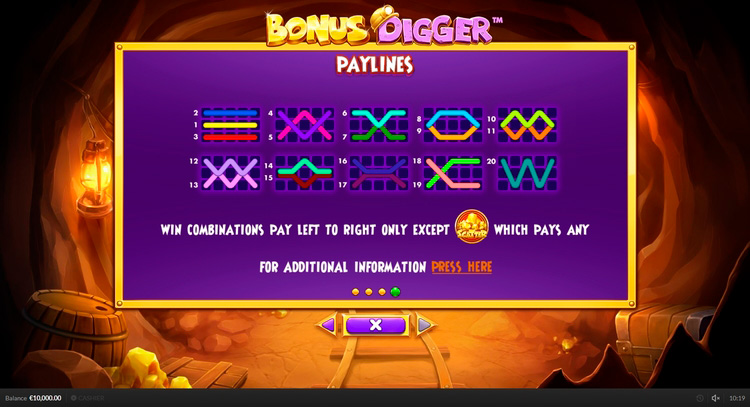Select the green page indicator dot
This screenshot has width=750, height=407.
coord(396,292)
